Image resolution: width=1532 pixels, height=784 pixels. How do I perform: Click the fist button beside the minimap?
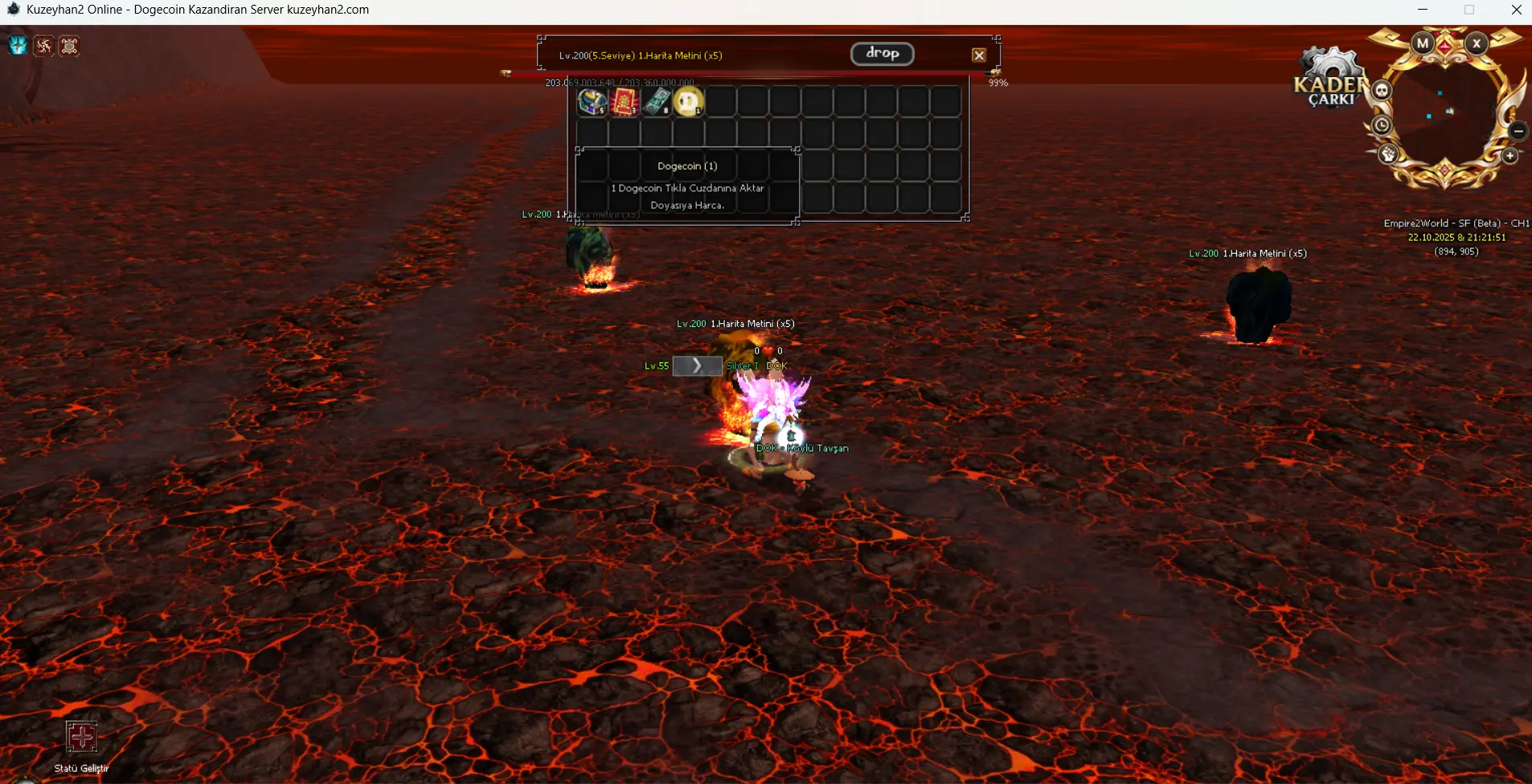pos(1388,154)
